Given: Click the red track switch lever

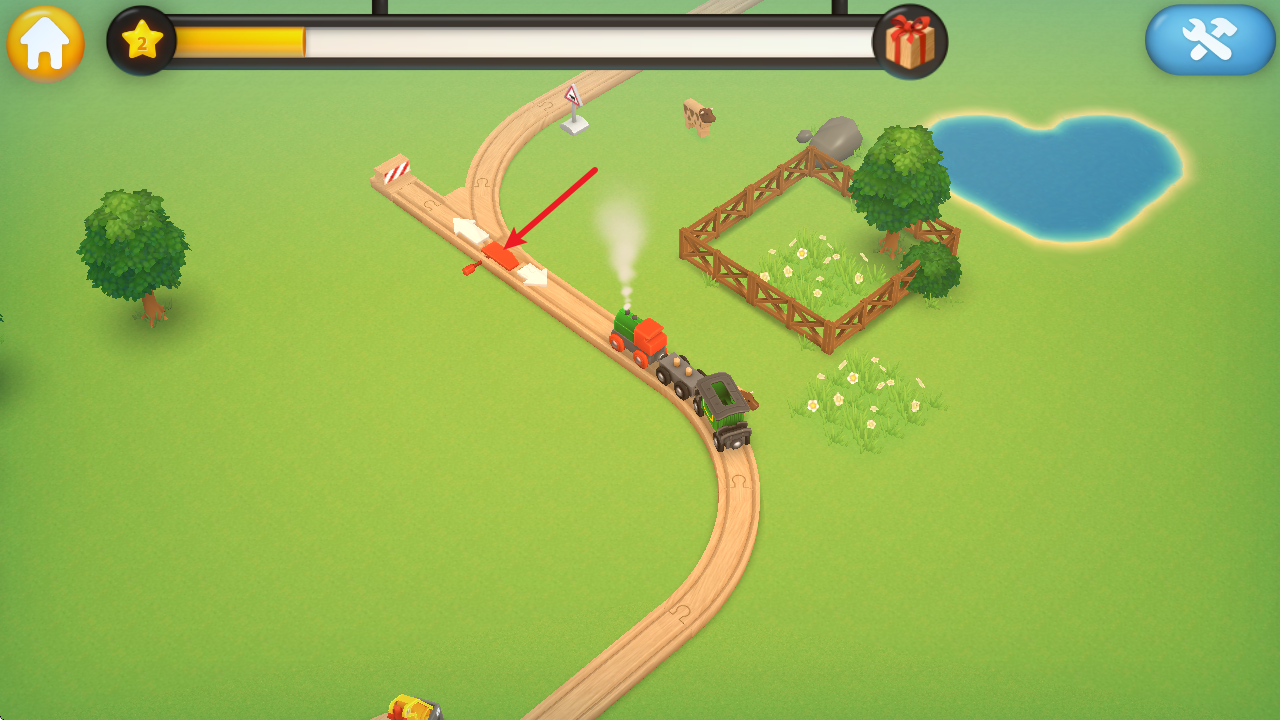Looking at the screenshot, I should tap(497, 253).
